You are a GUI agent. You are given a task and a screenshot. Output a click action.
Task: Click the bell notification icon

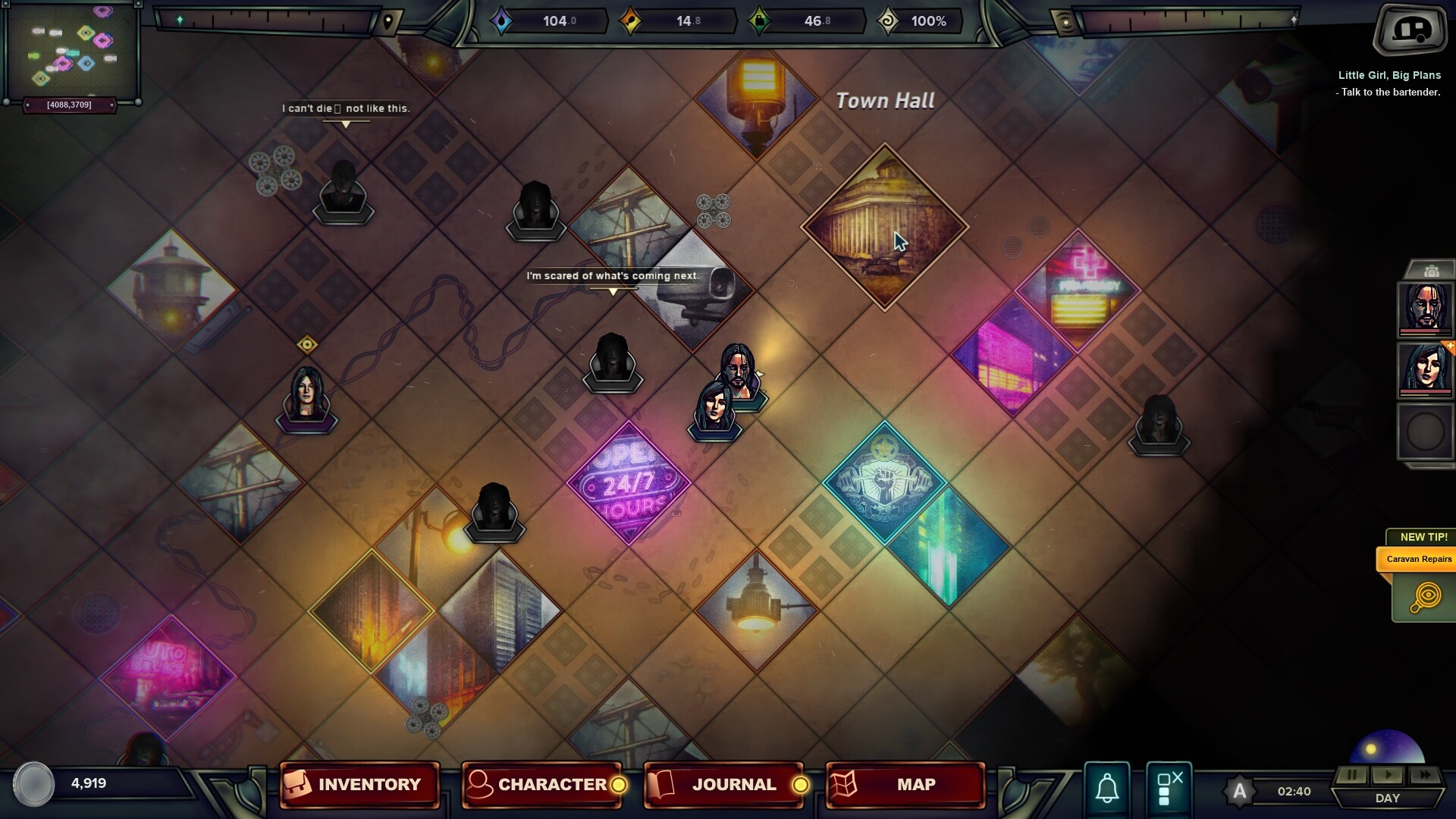1106,786
